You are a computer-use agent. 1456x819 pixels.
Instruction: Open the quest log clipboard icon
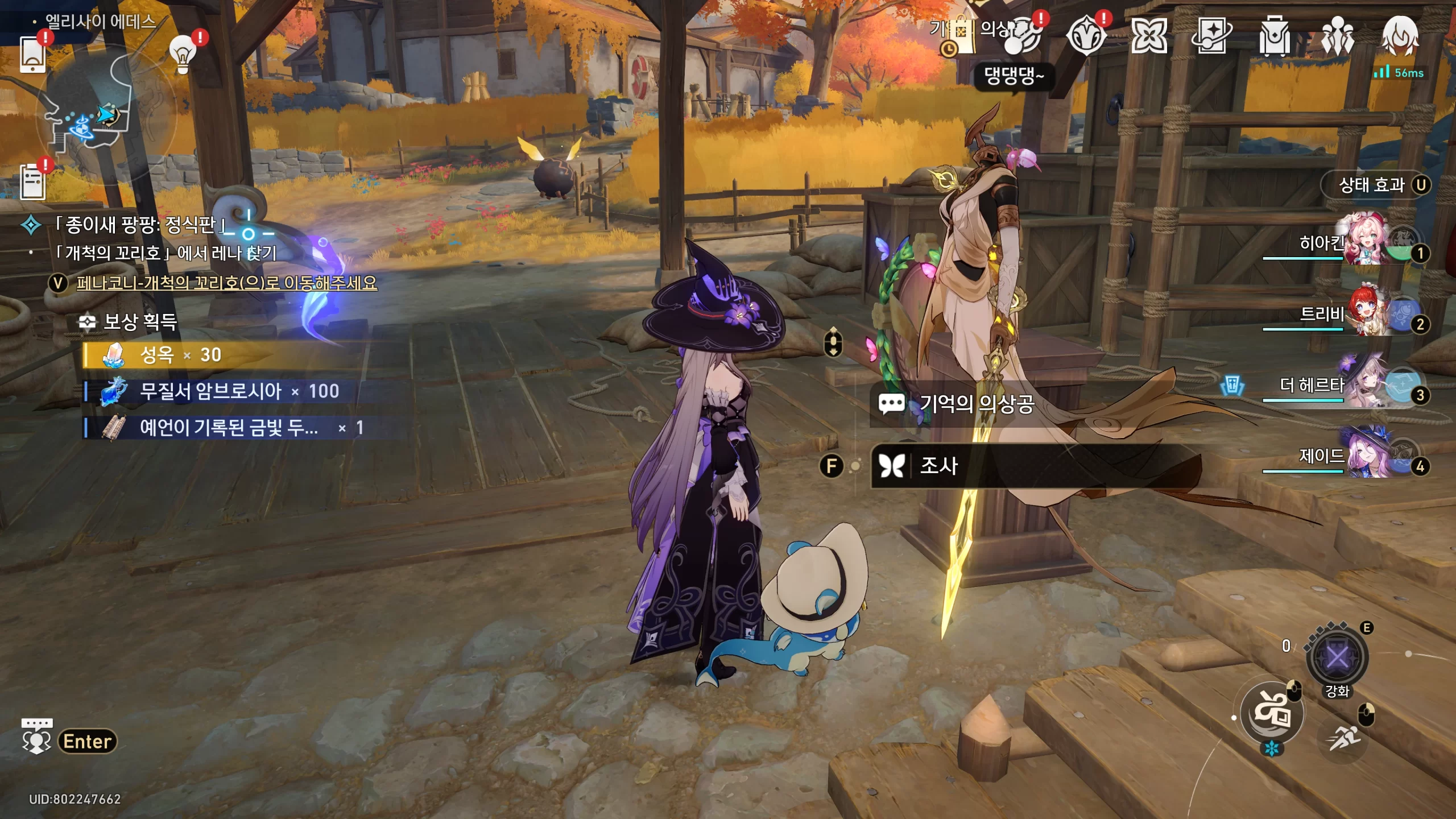tap(32, 182)
